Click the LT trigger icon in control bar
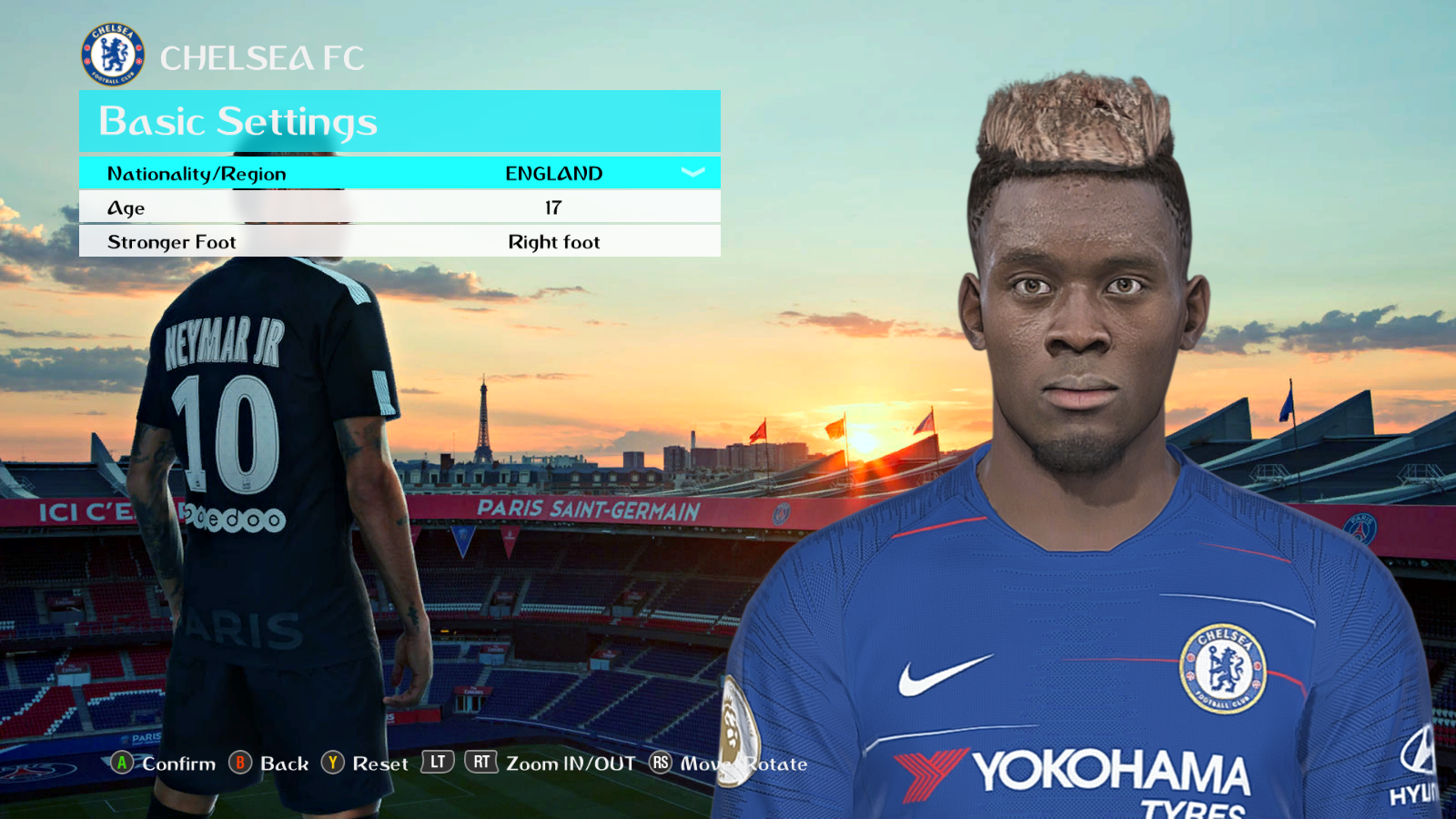The image size is (1456, 819). point(436,763)
